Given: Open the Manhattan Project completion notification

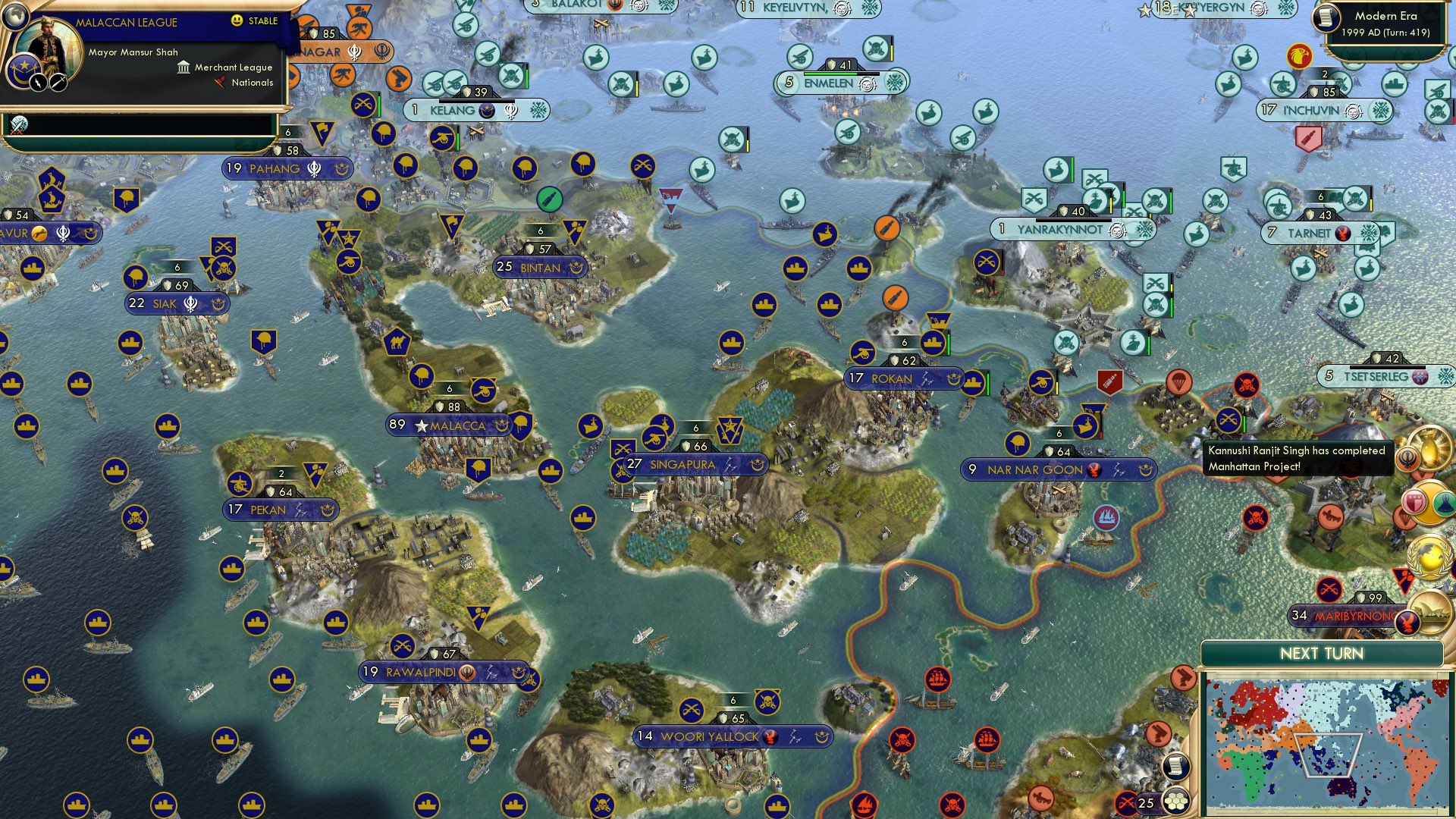Looking at the screenshot, I should coord(1298,459).
